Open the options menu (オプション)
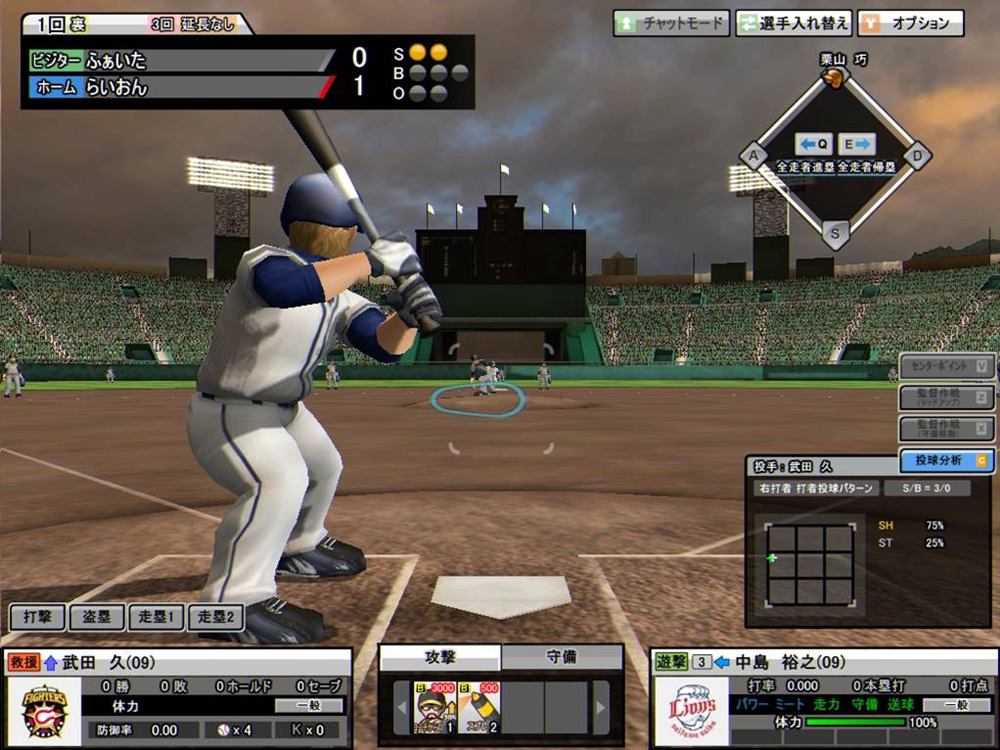The image size is (1000, 750). coord(910,23)
